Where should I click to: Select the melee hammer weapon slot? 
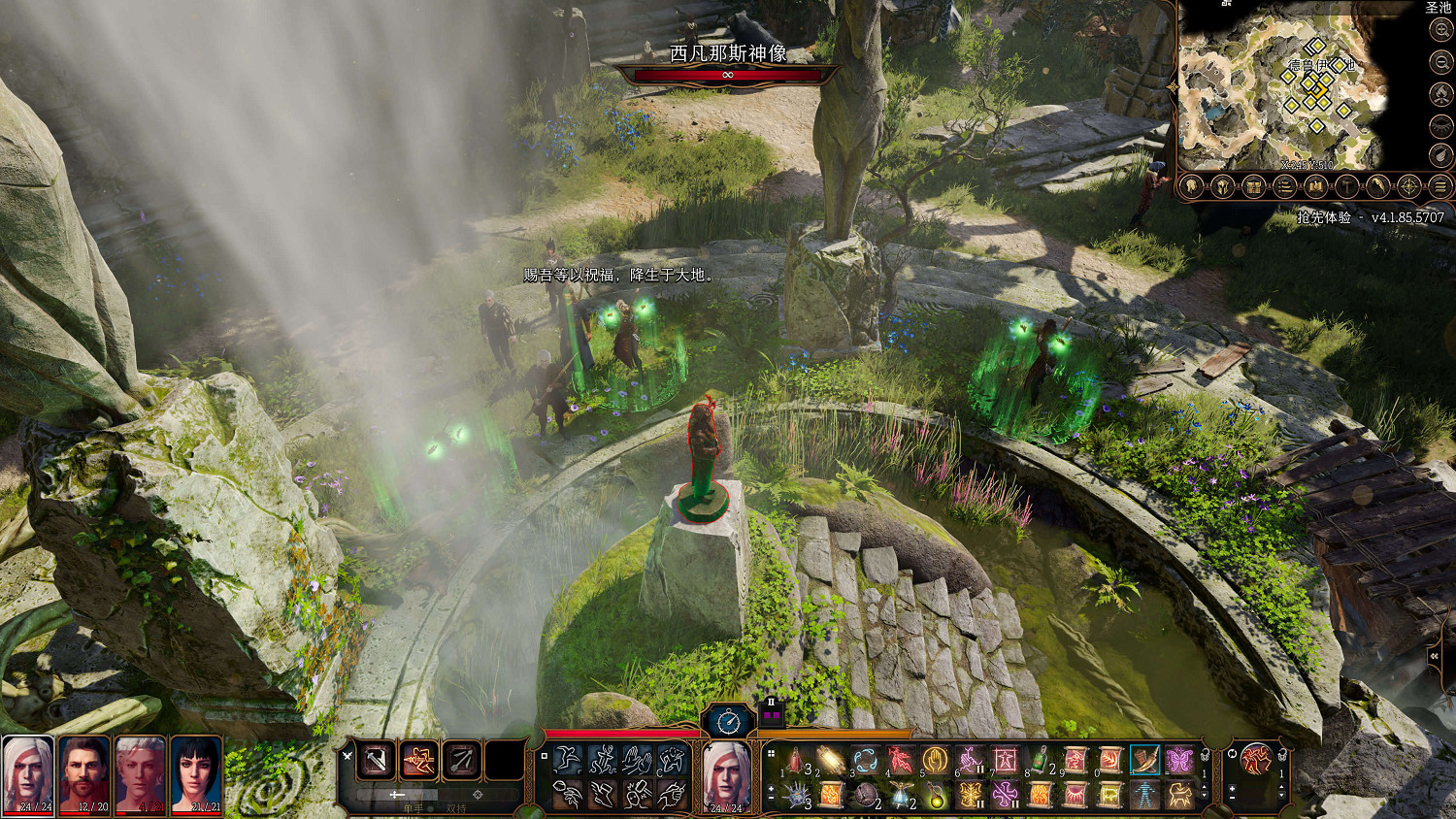tap(376, 761)
